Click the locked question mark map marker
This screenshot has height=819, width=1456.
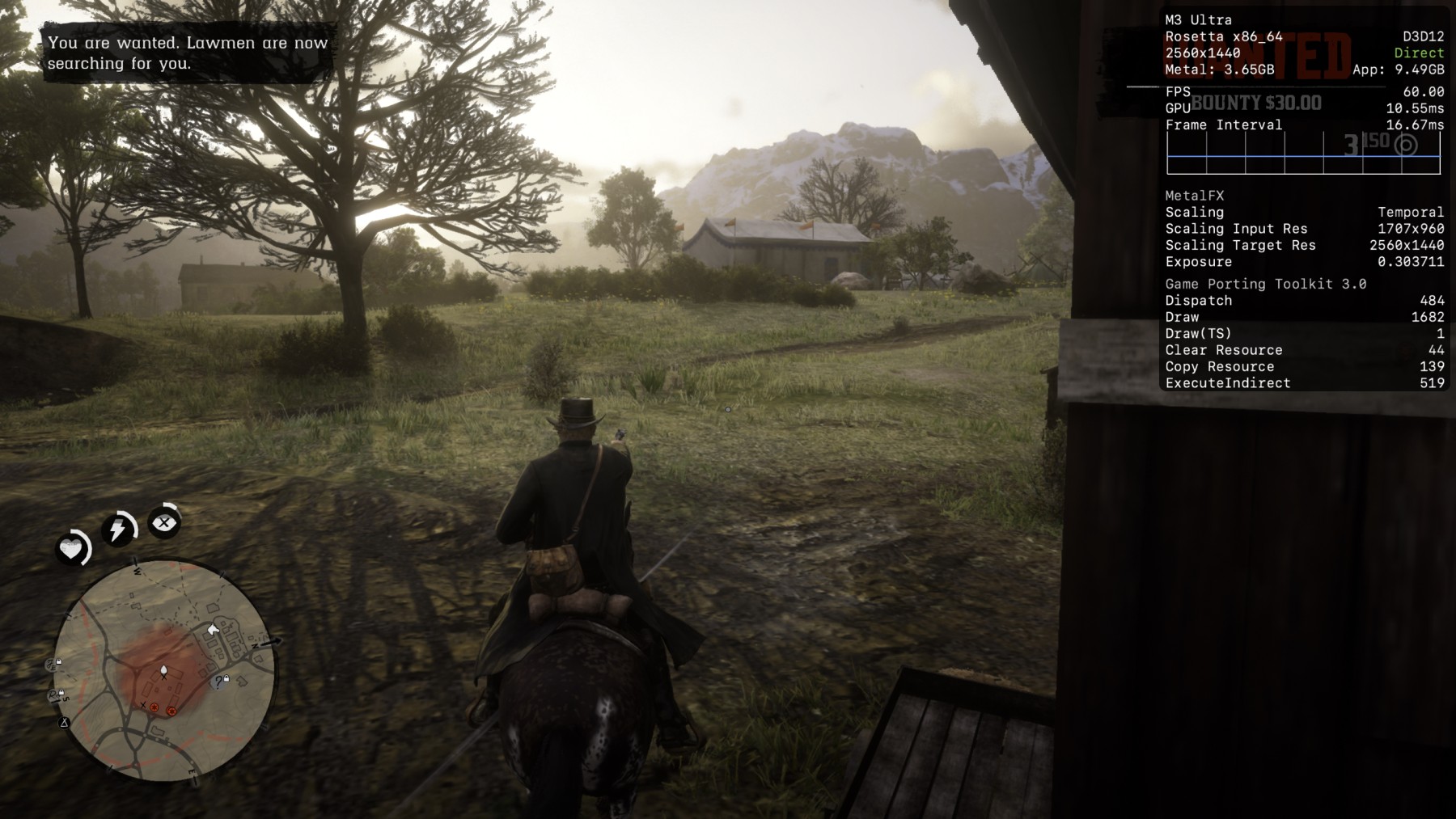click(219, 683)
